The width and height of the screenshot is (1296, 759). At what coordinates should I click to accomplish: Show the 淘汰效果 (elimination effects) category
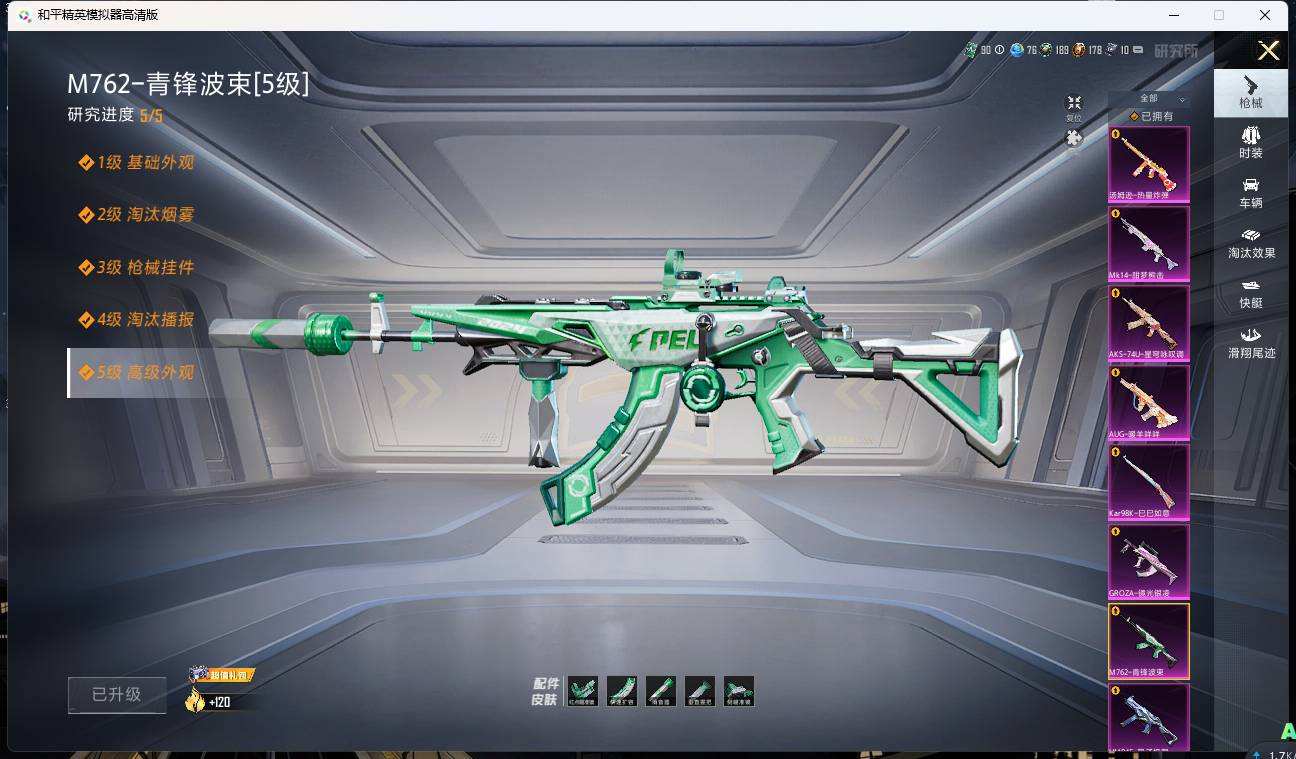coord(1251,242)
